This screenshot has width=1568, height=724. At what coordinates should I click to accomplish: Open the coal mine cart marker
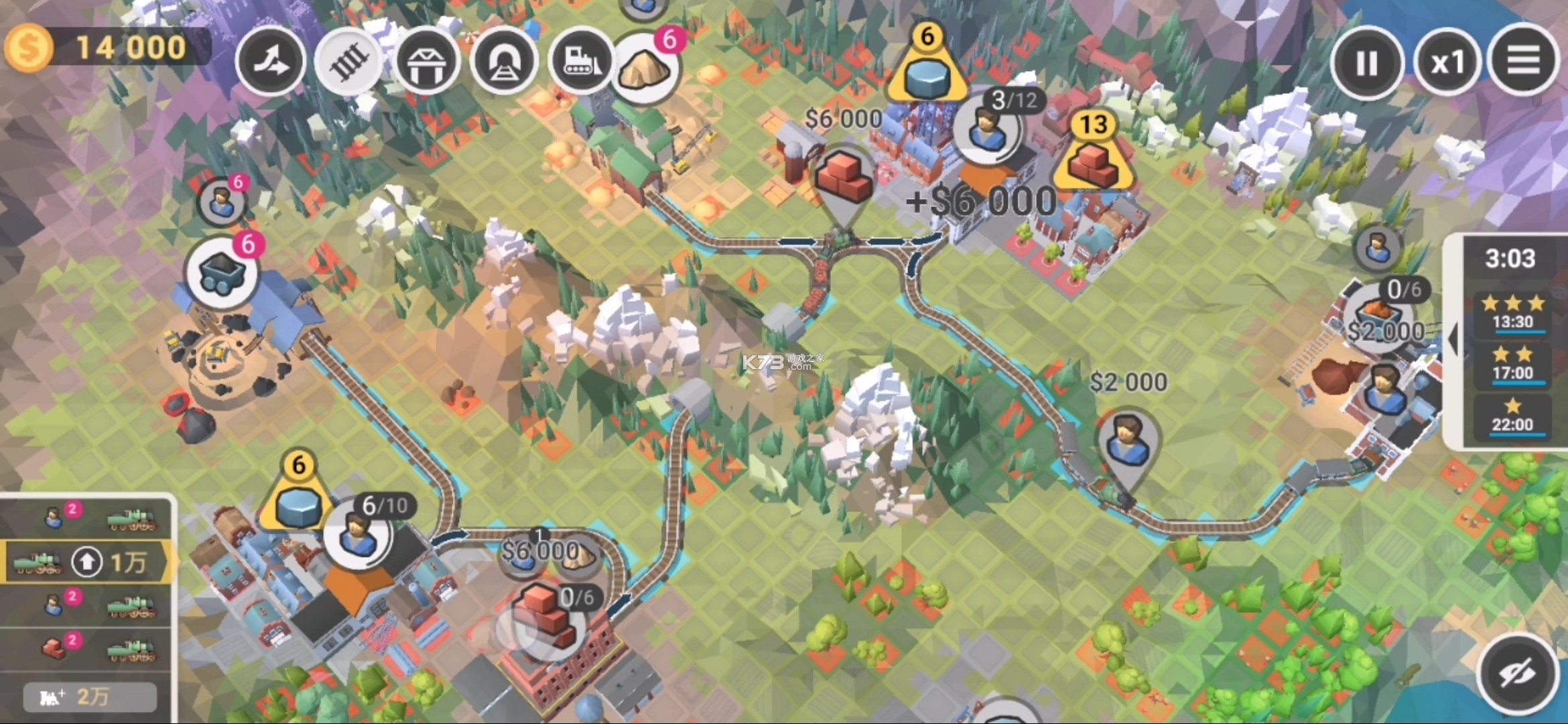point(221,273)
